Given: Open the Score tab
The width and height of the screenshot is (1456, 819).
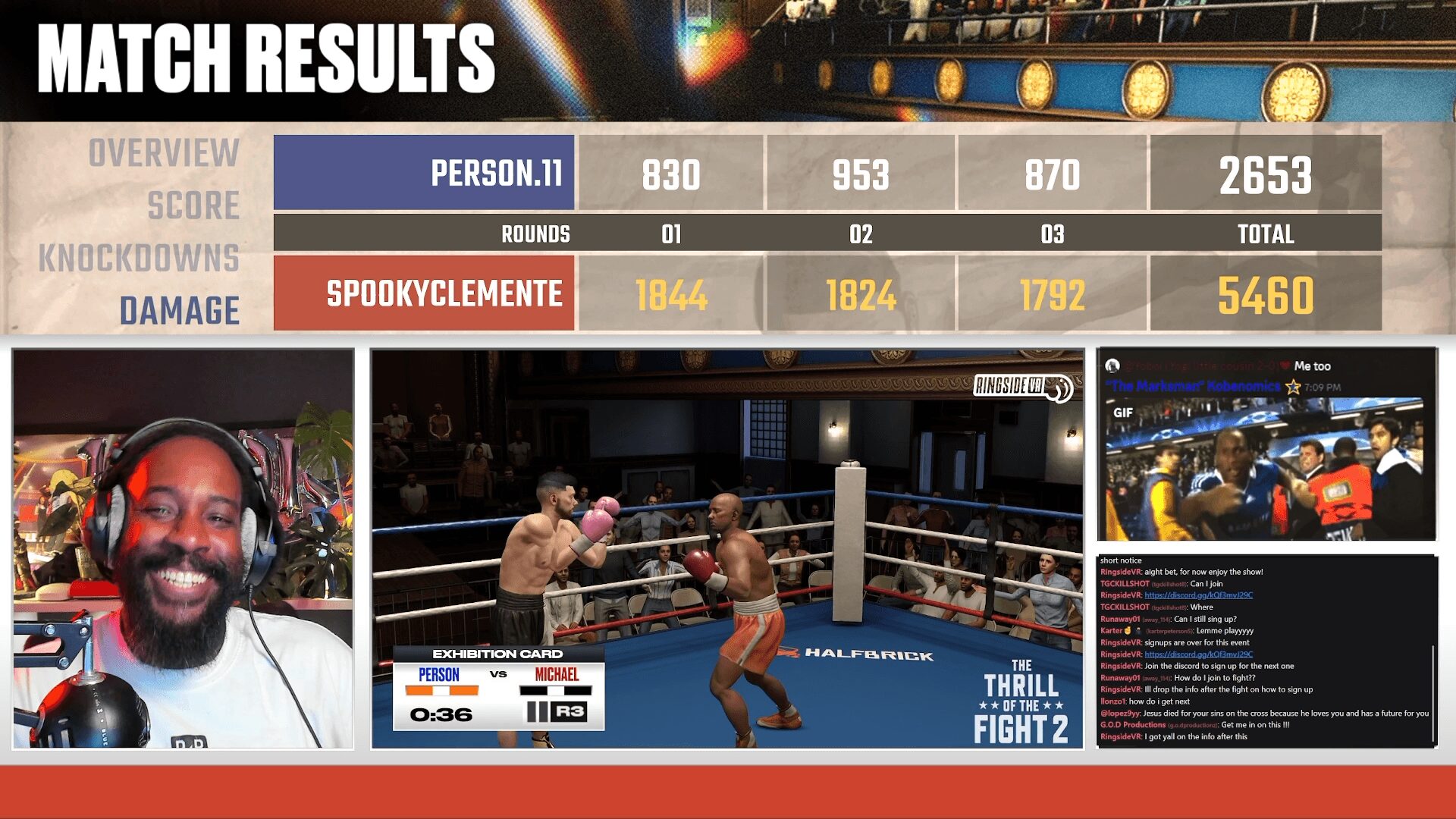Looking at the screenshot, I should tap(193, 206).
